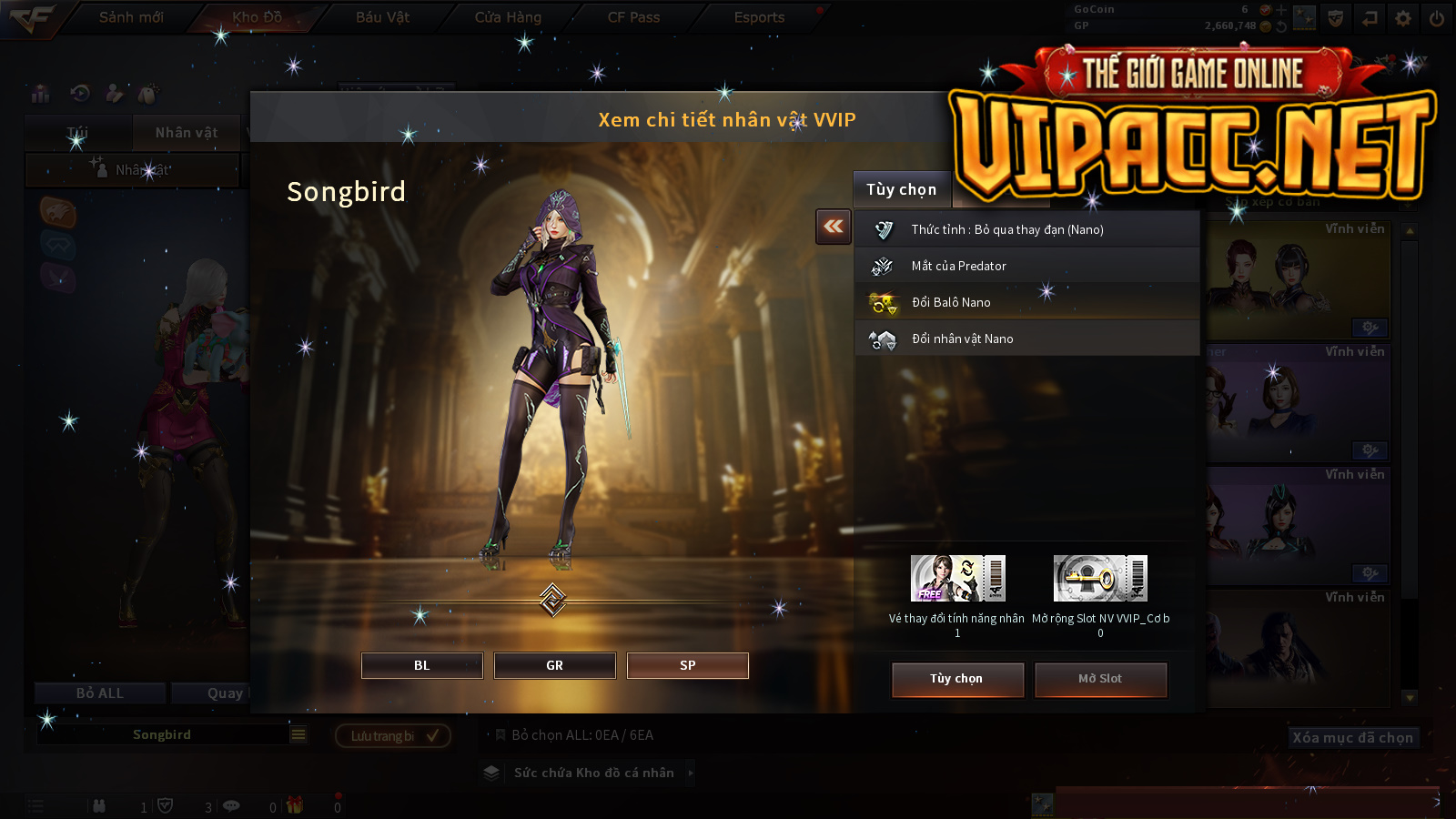Screen dimensions: 1456x819
Task: Choose the SP team button
Action: point(687,665)
